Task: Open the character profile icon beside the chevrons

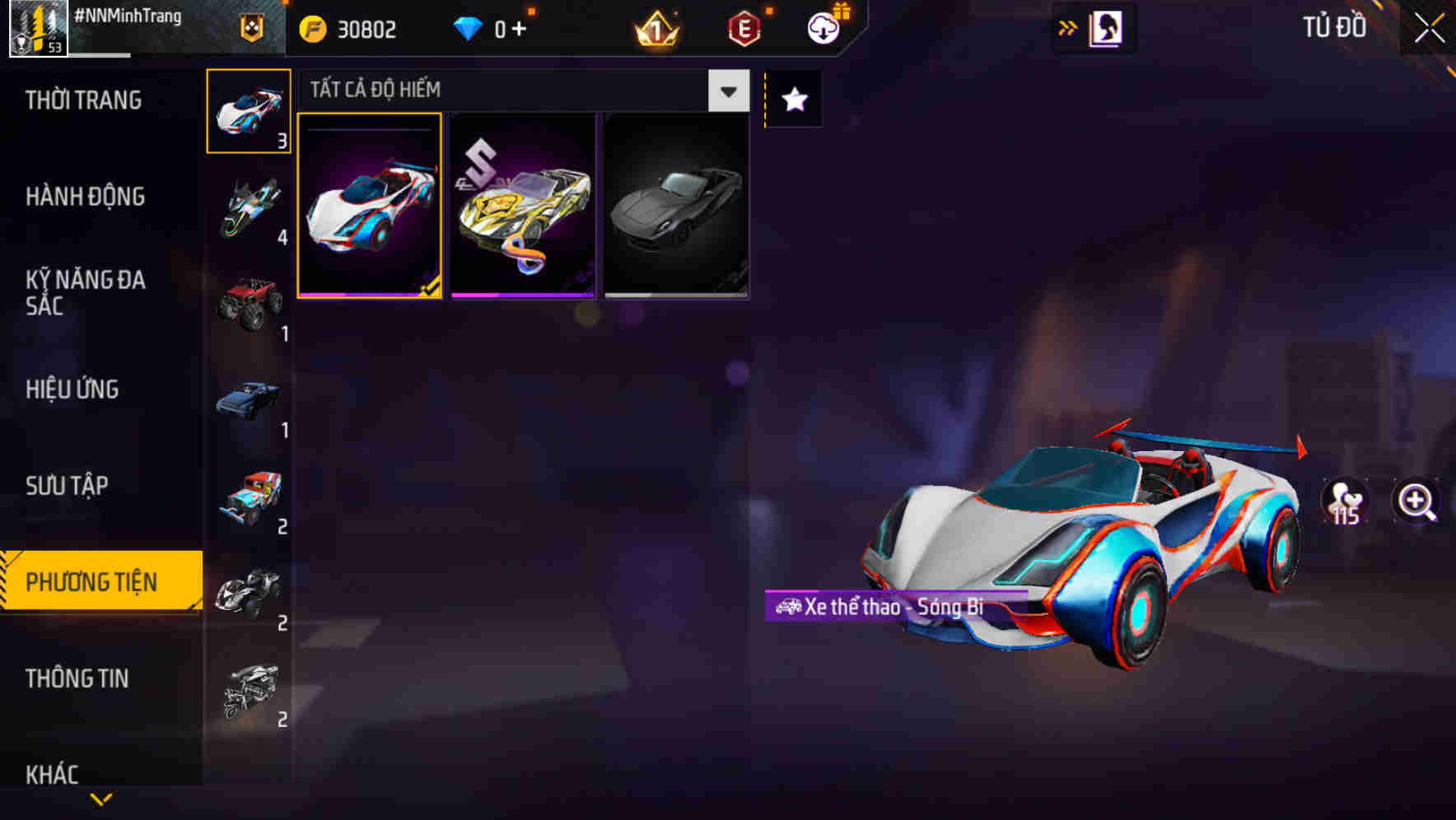Action: click(x=1107, y=27)
